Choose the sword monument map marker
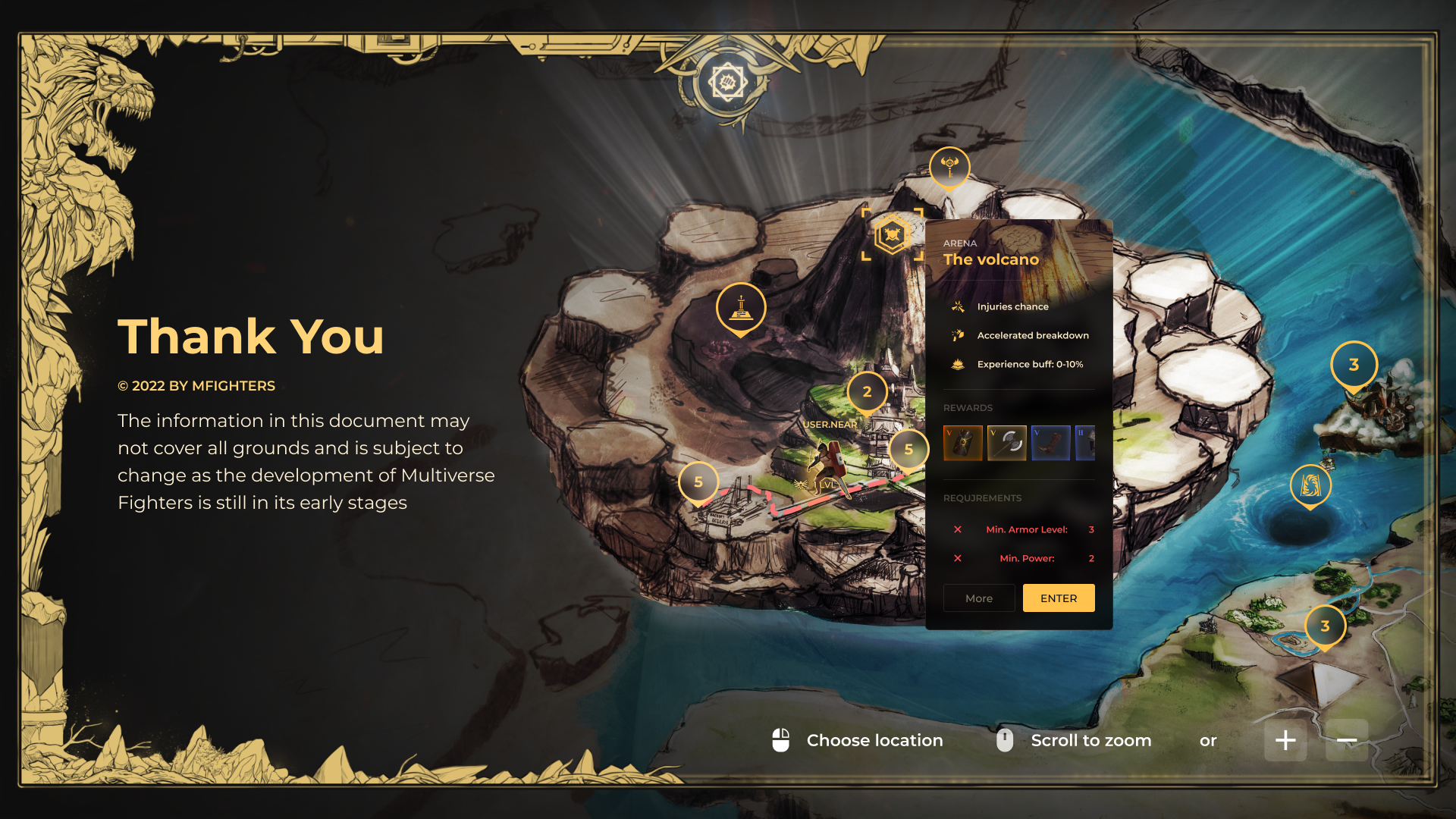Screen dimensions: 1456x819 [741, 307]
